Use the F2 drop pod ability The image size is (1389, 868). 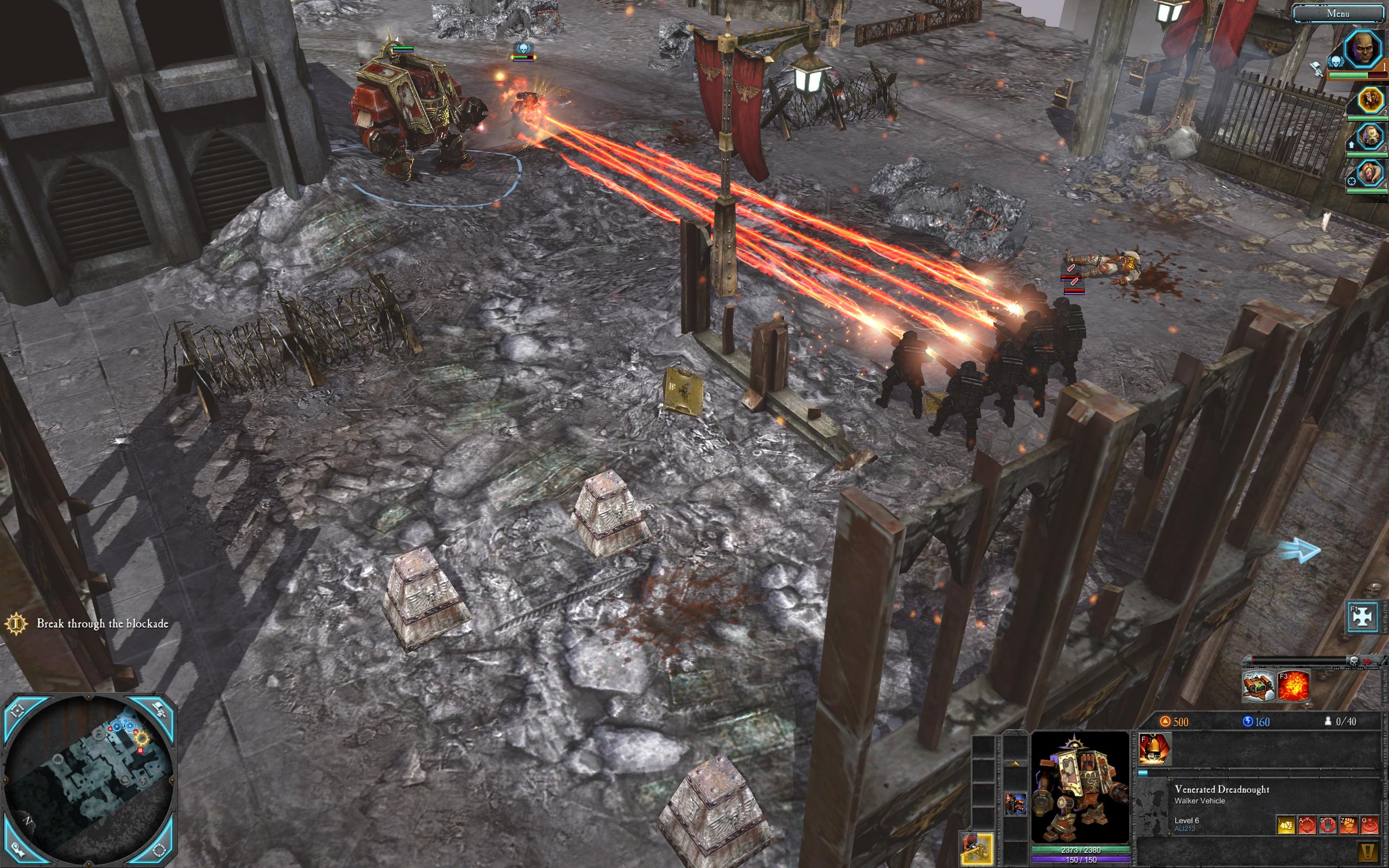pos(1259,686)
